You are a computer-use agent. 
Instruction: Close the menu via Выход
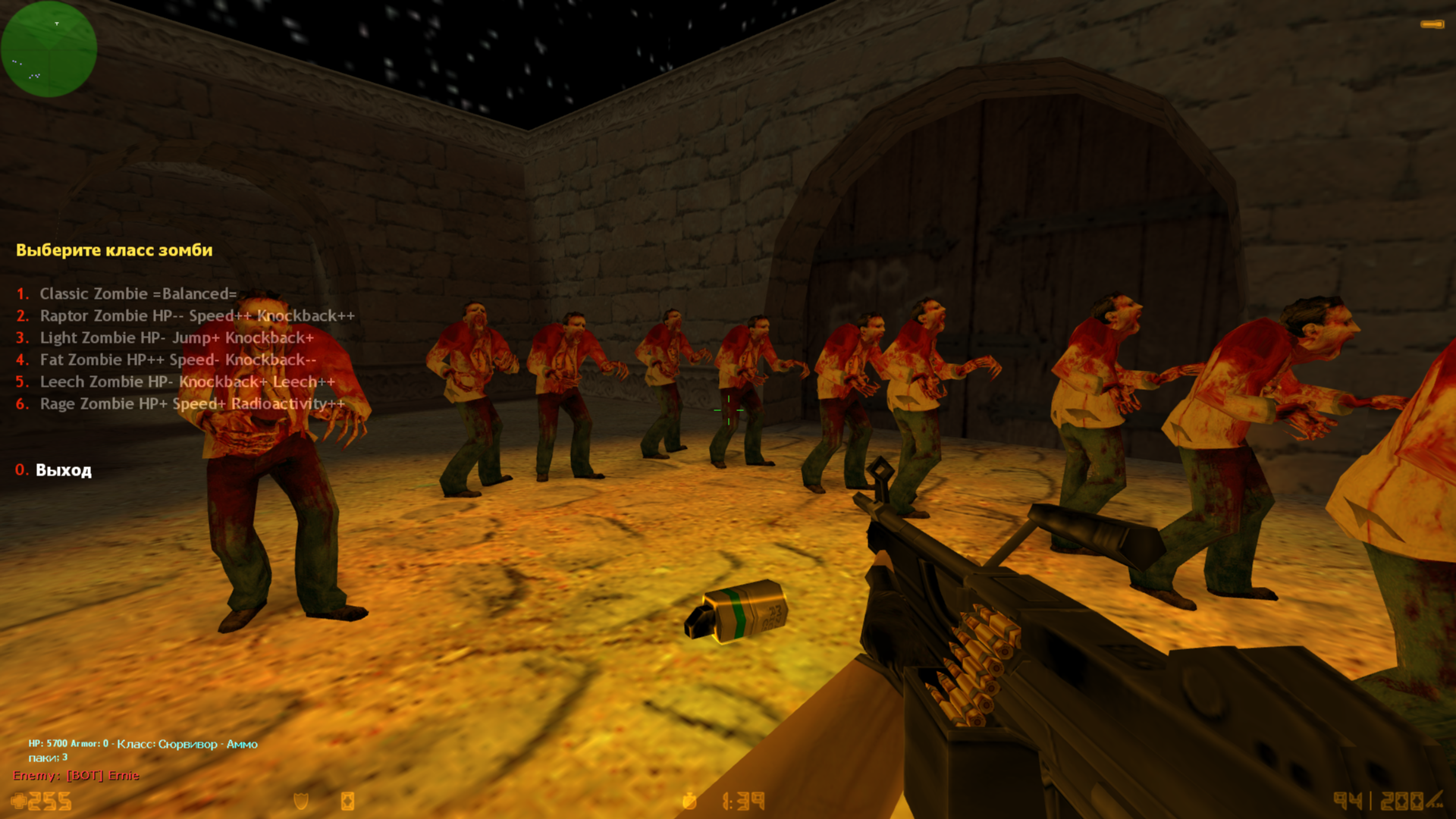[63, 470]
